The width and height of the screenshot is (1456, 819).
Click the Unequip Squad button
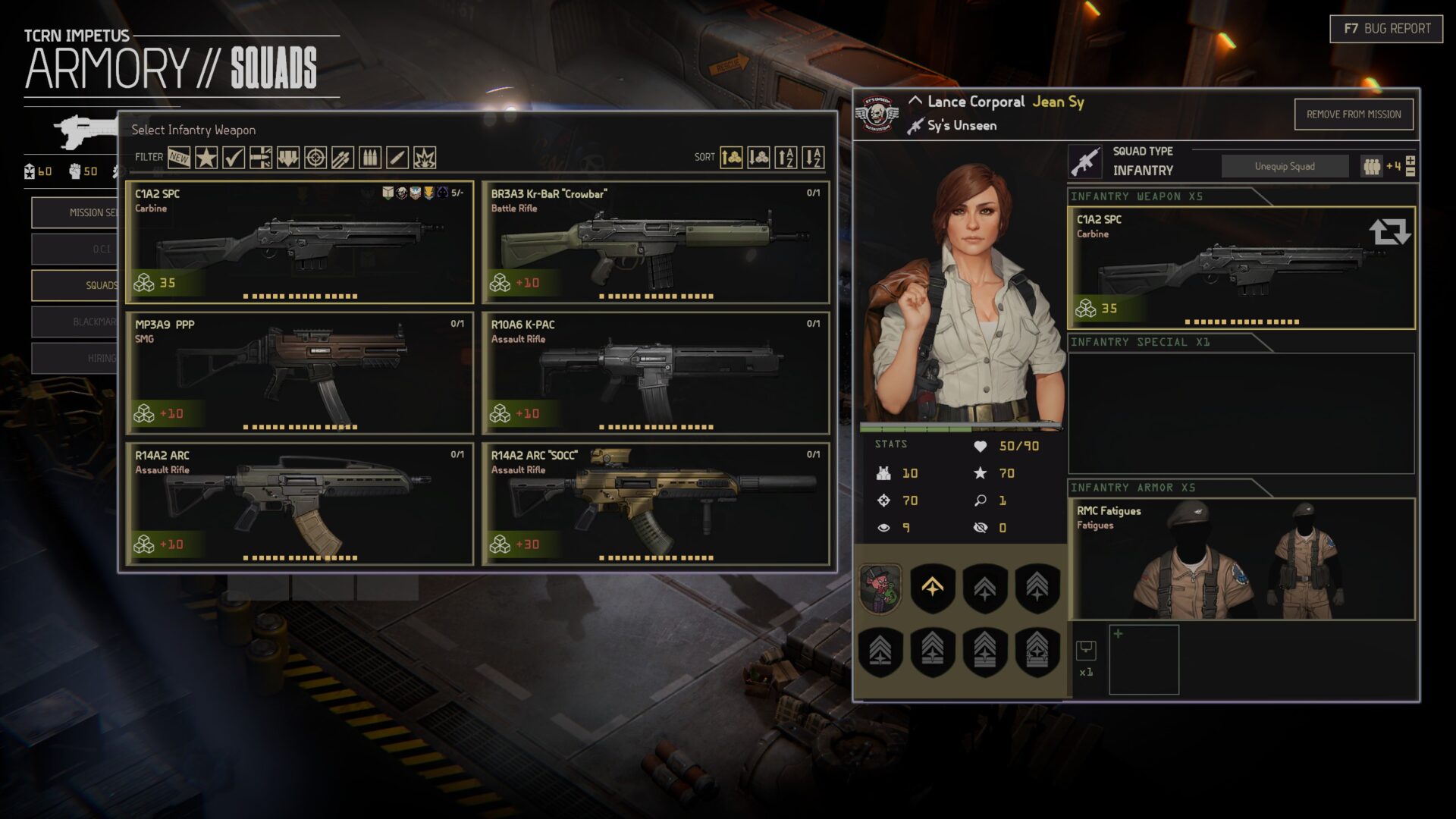(x=1285, y=166)
